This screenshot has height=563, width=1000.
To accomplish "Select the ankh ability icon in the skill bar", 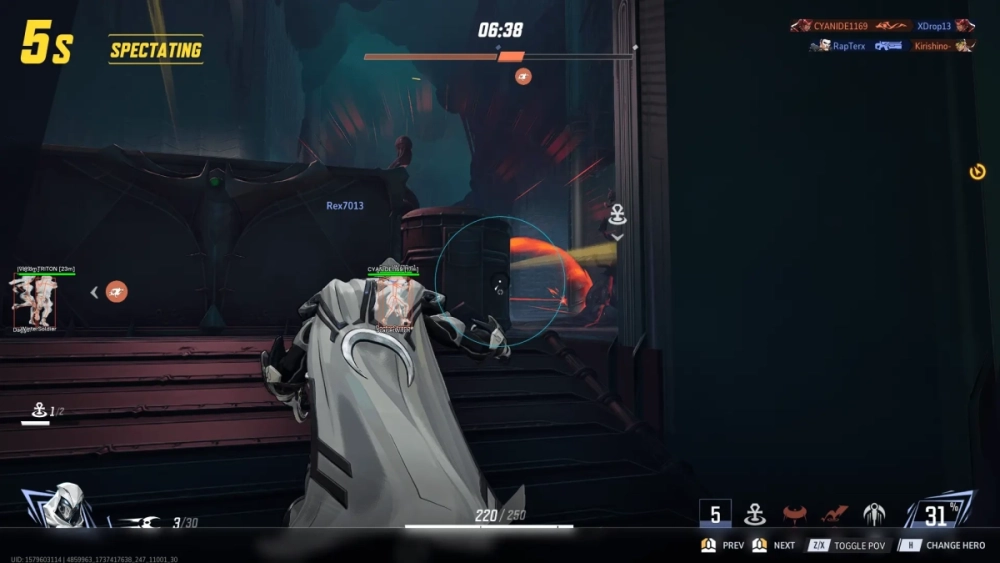I will (x=754, y=514).
